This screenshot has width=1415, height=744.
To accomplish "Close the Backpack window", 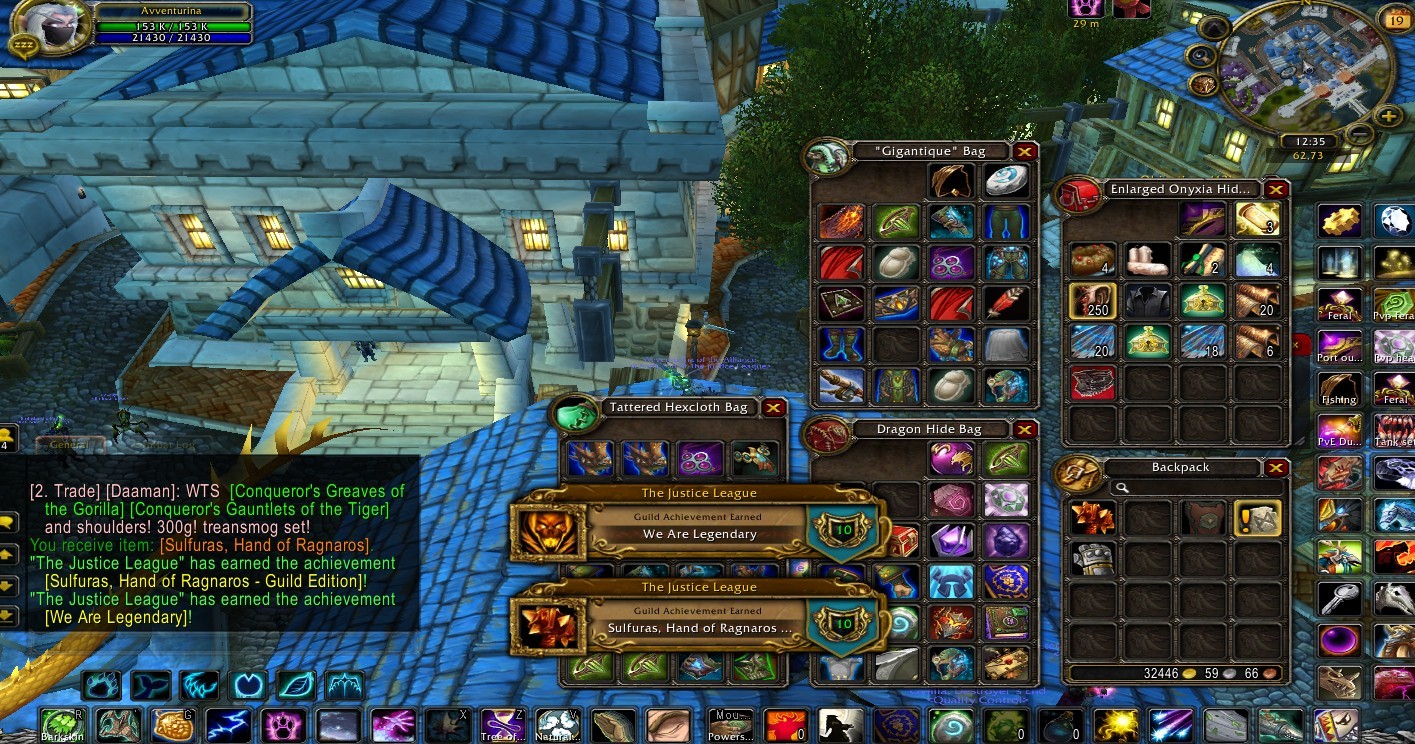I will click(x=1276, y=467).
